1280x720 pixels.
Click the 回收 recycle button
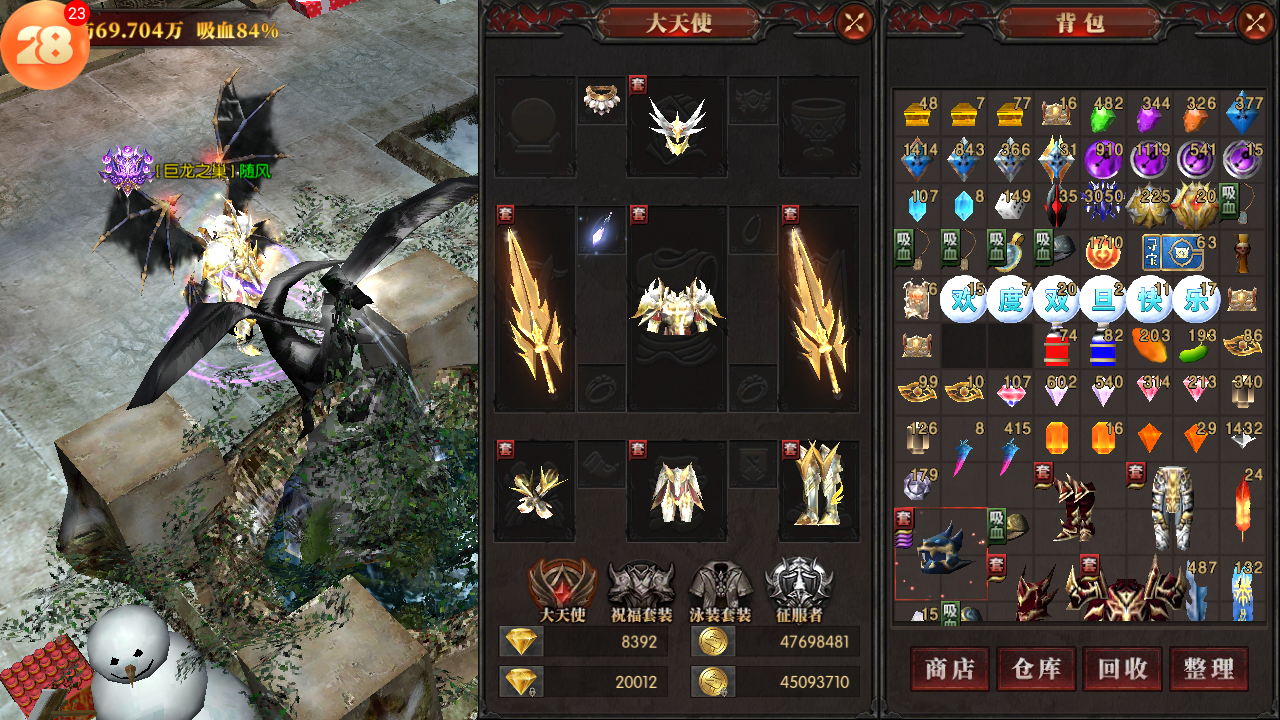1122,669
